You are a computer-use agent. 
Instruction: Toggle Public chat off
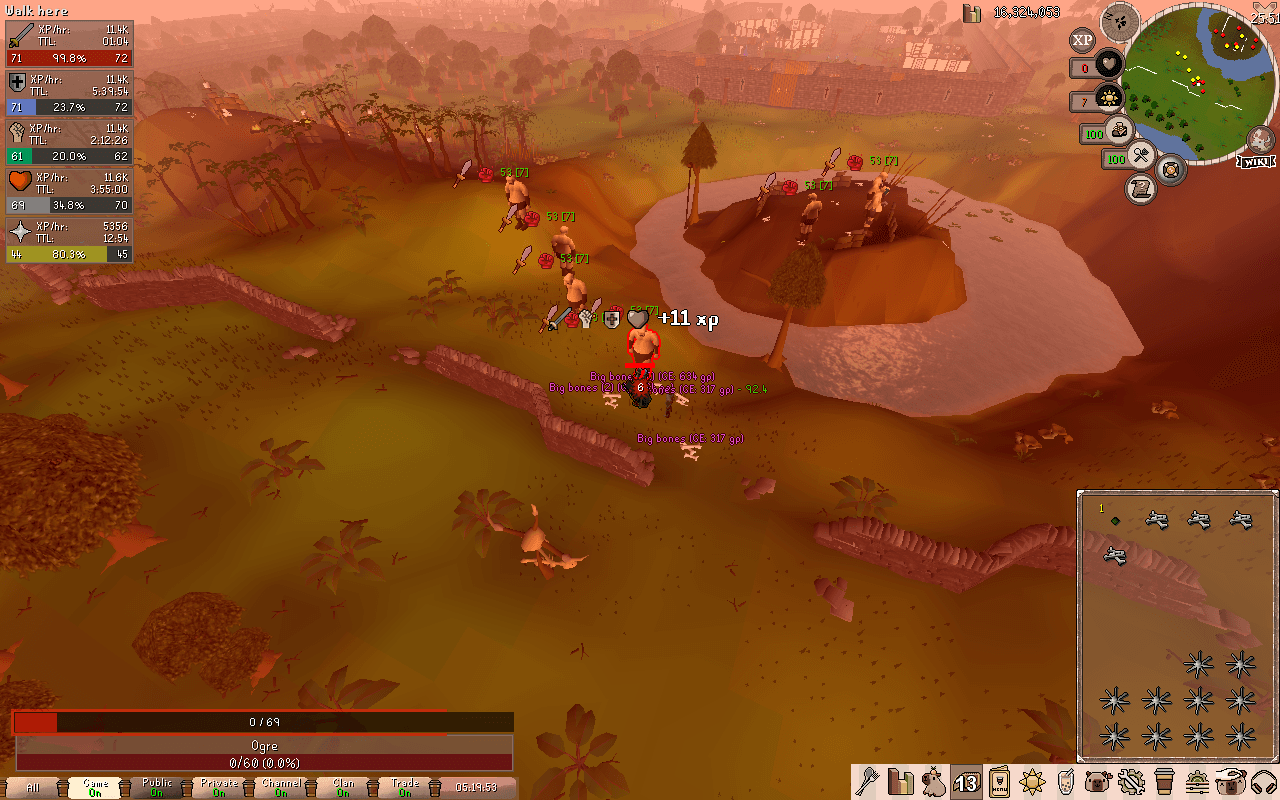[155, 786]
